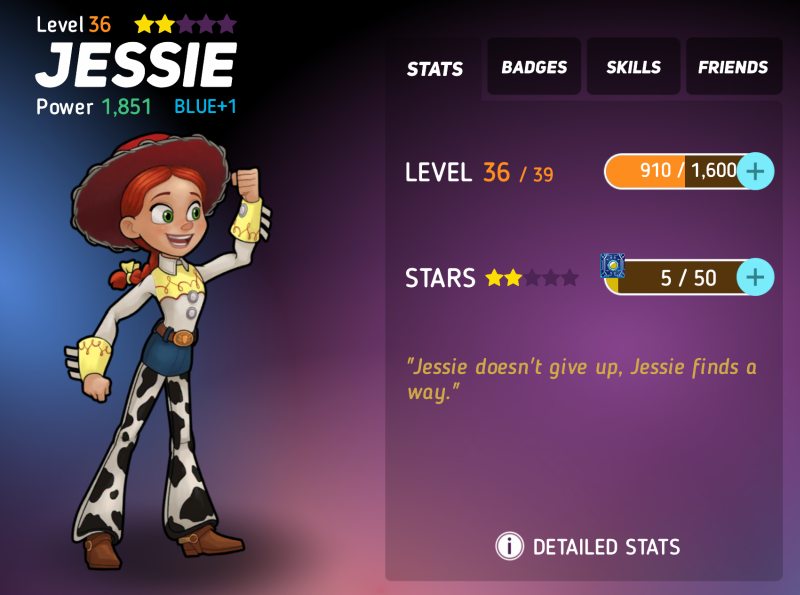
Task: Tap the plus button beside stars progress
Action: tap(755, 277)
